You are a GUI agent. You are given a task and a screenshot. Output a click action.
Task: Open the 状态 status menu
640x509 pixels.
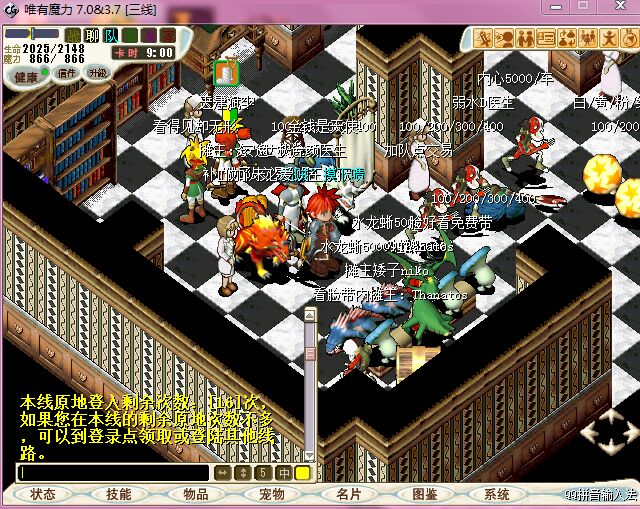point(43,494)
